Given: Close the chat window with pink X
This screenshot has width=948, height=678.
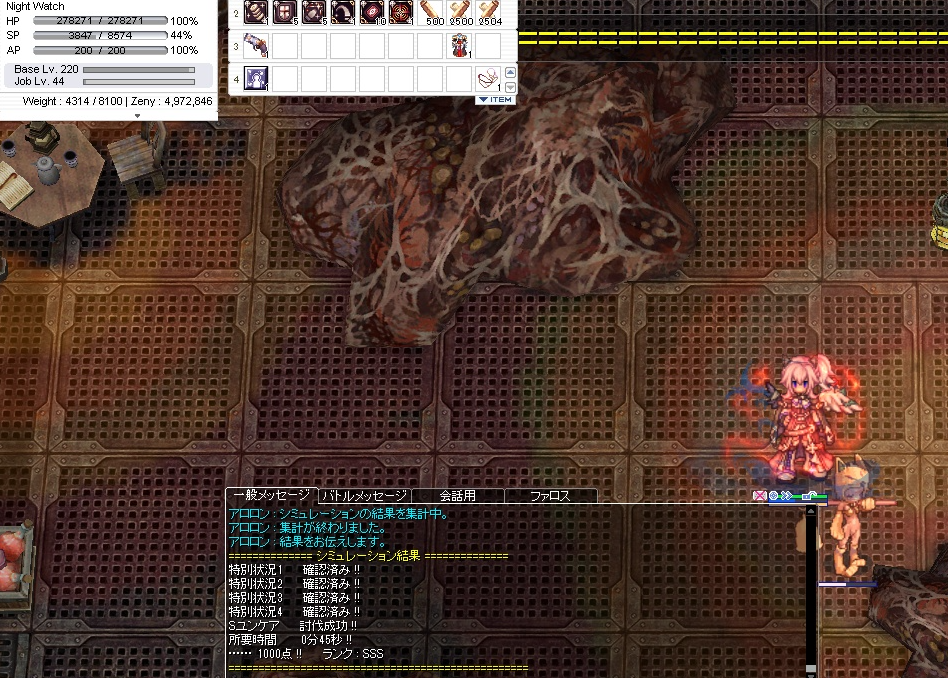Looking at the screenshot, I should [x=759, y=496].
